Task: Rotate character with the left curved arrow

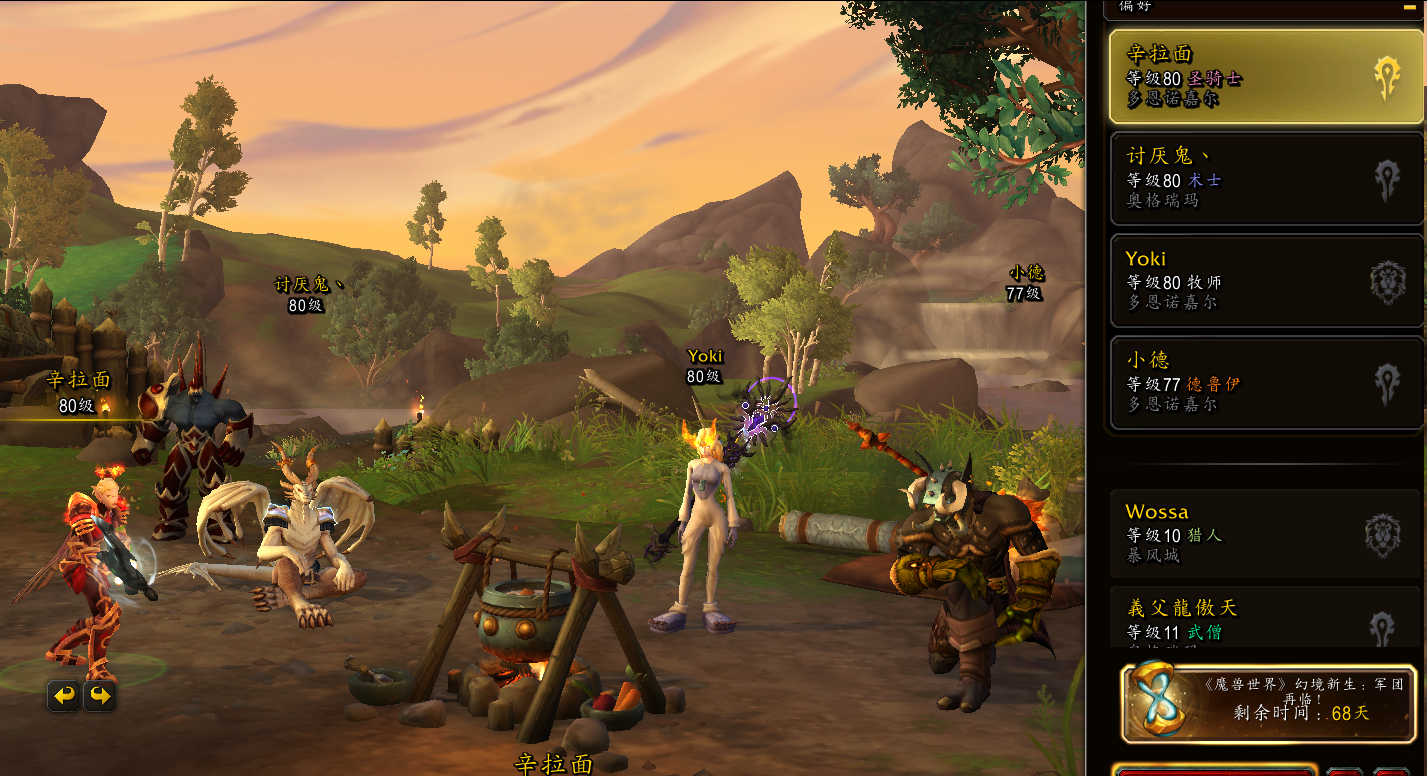Action: (65, 695)
